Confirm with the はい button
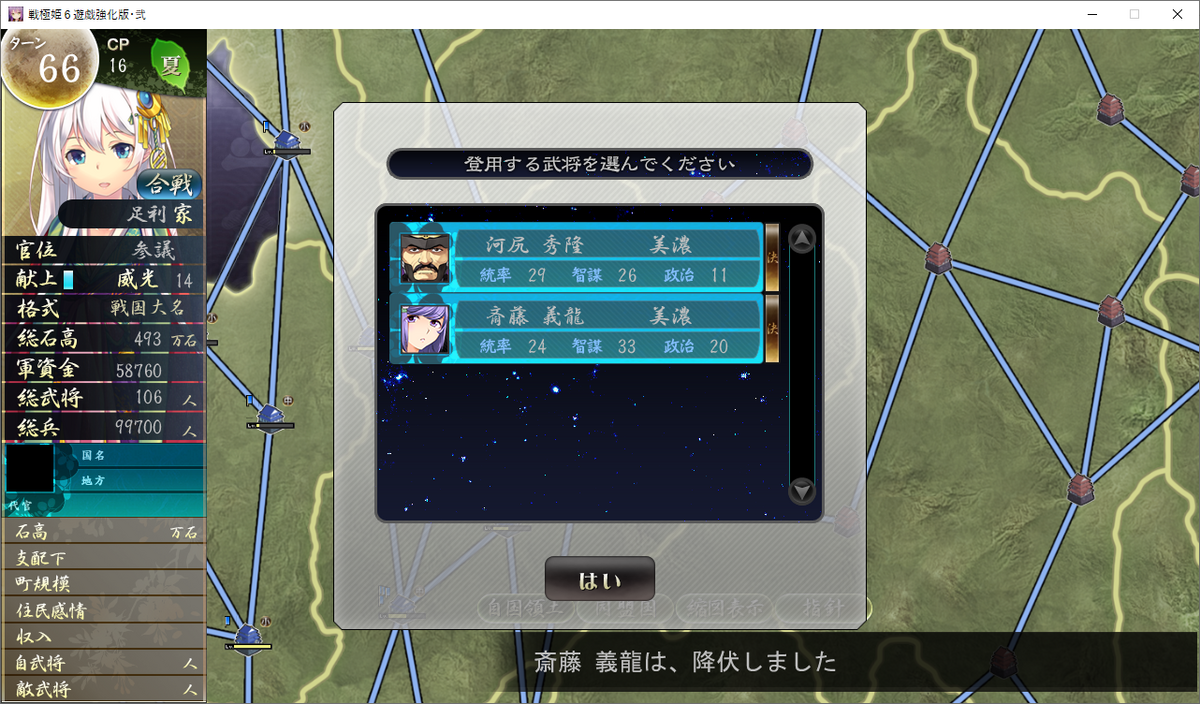The width and height of the screenshot is (1200, 704). click(x=600, y=580)
